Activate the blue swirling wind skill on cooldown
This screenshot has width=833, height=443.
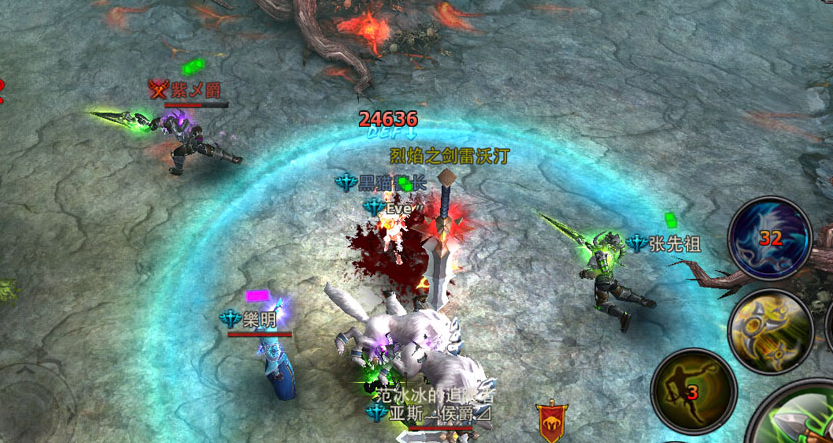coord(769,237)
